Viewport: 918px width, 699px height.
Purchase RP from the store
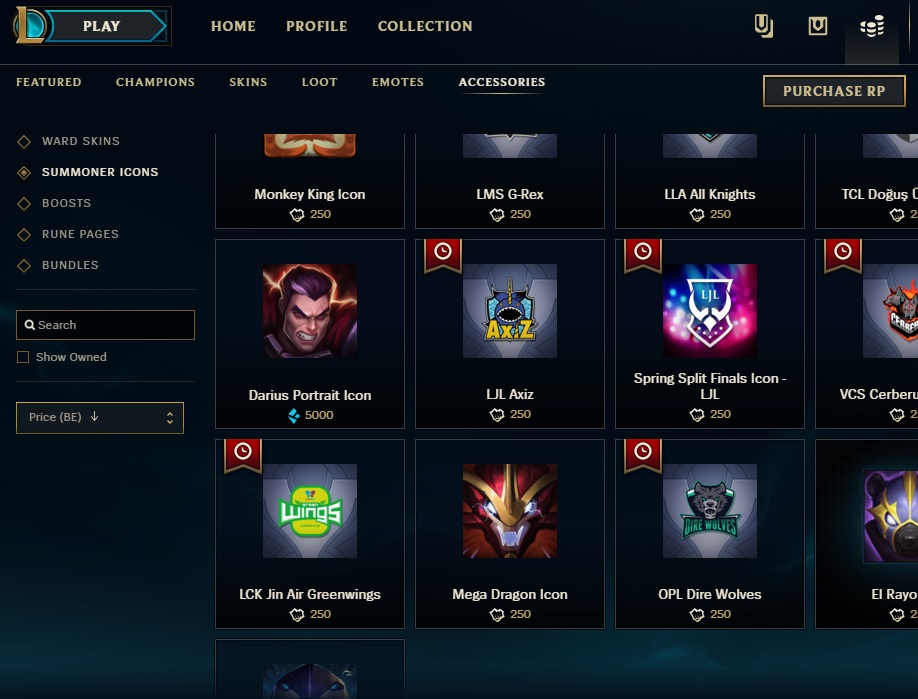834,91
